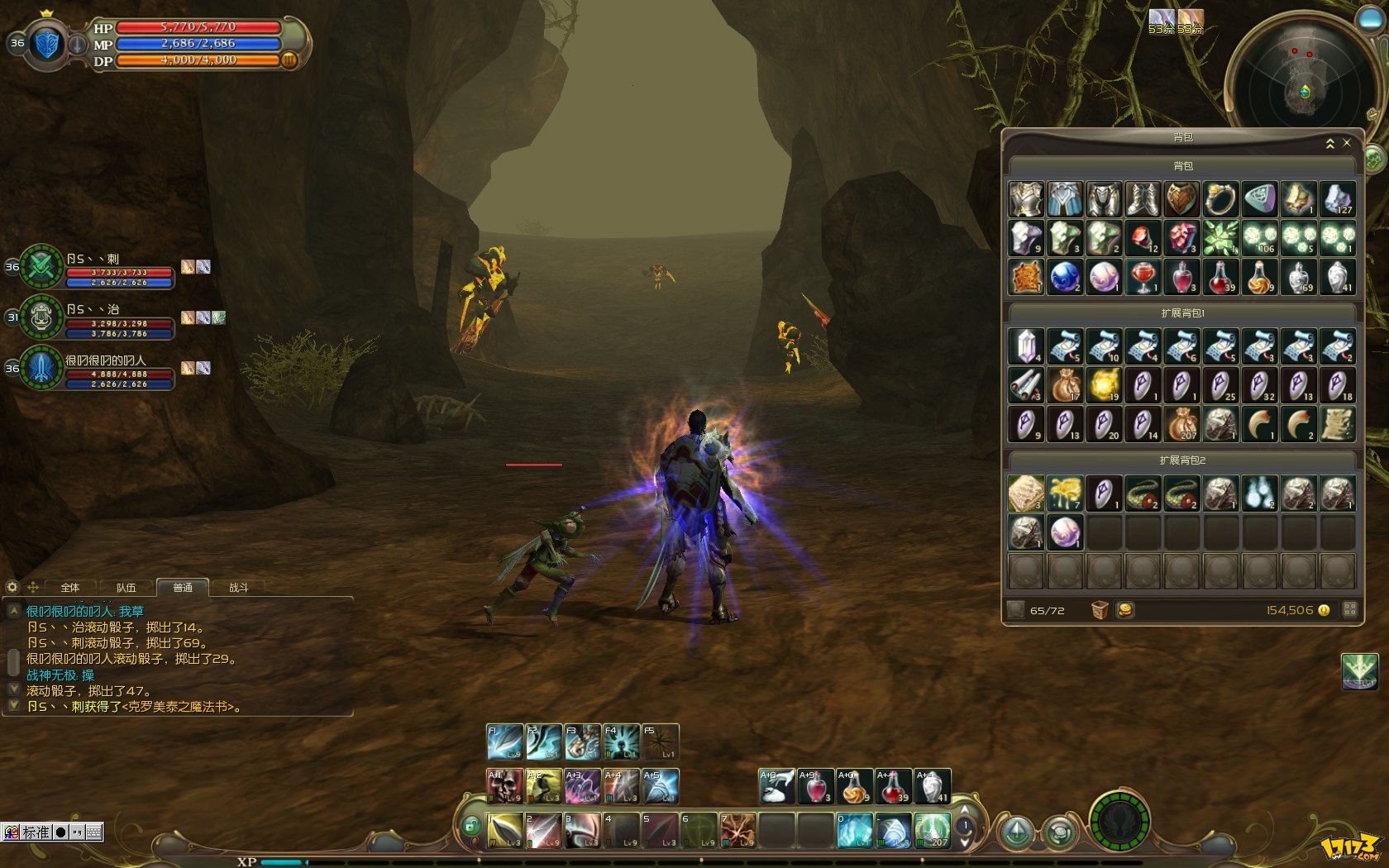1389x868 pixels.
Task: Toggle the IME soft keyboard icon
Action: (93, 832)
